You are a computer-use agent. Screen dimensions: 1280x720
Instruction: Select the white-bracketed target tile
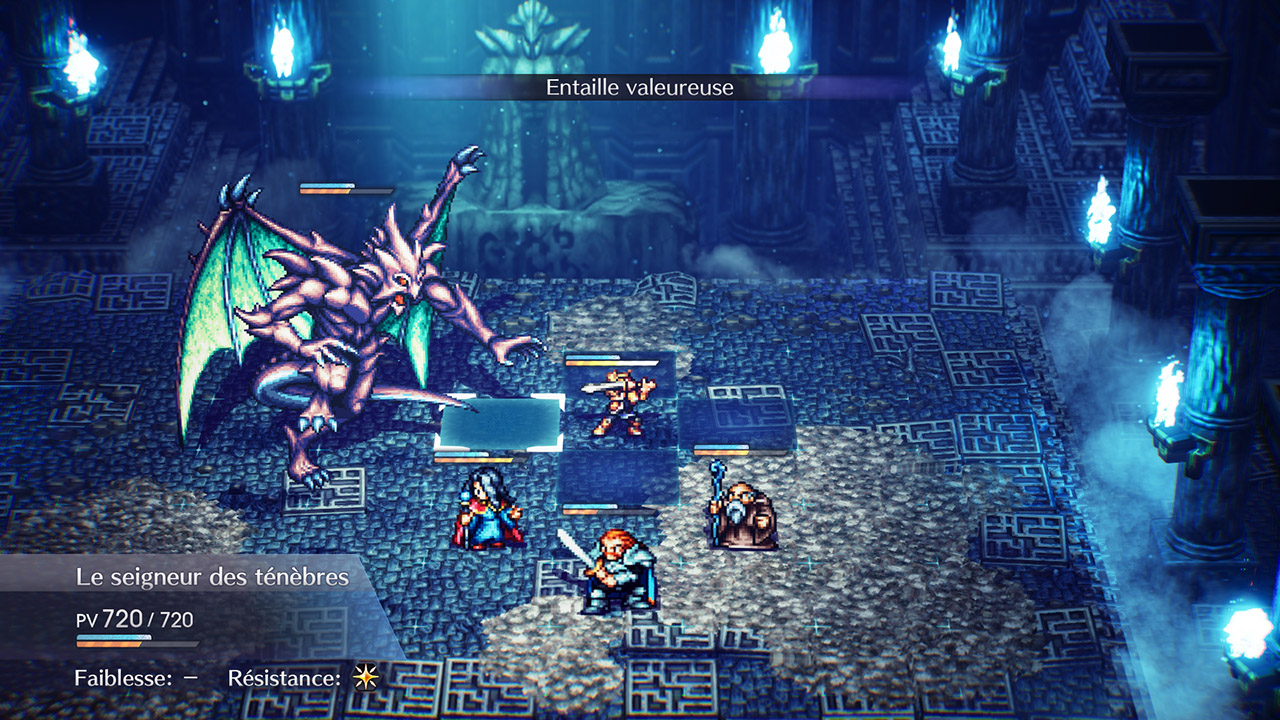[500, 422]
